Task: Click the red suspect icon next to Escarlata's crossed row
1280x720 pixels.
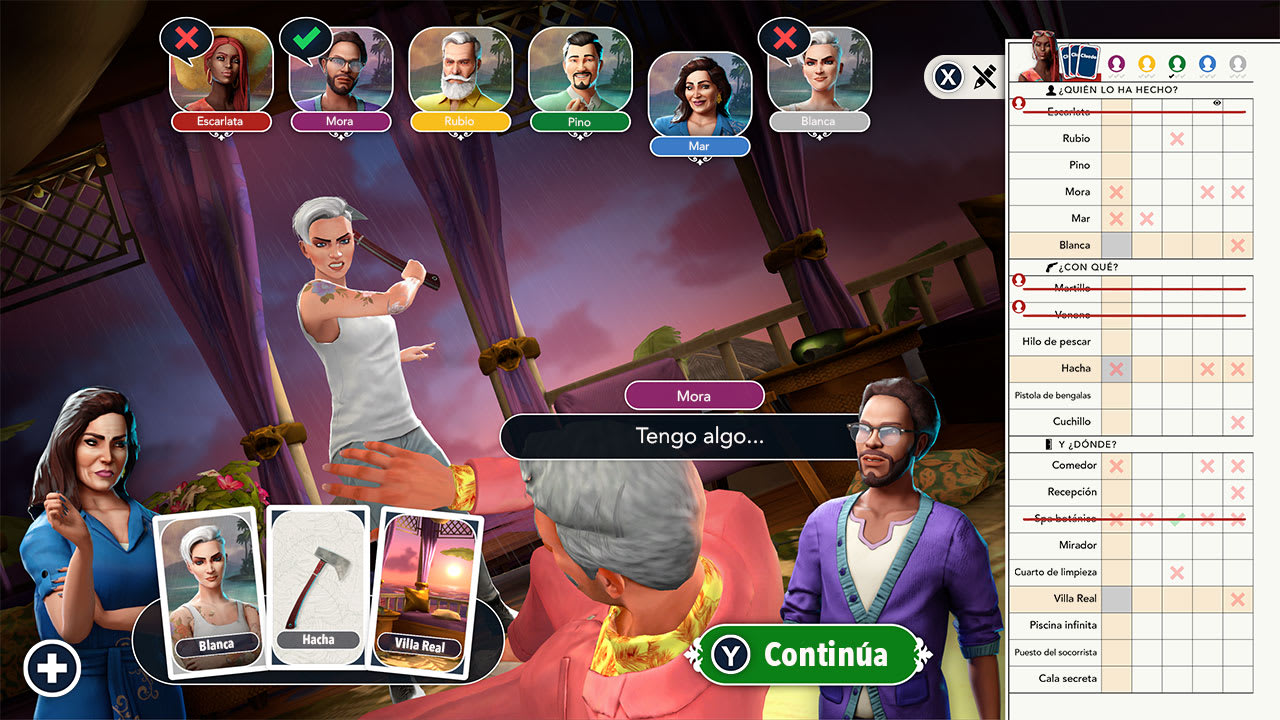Action: pyautogui.click(x=1019, y=104)
